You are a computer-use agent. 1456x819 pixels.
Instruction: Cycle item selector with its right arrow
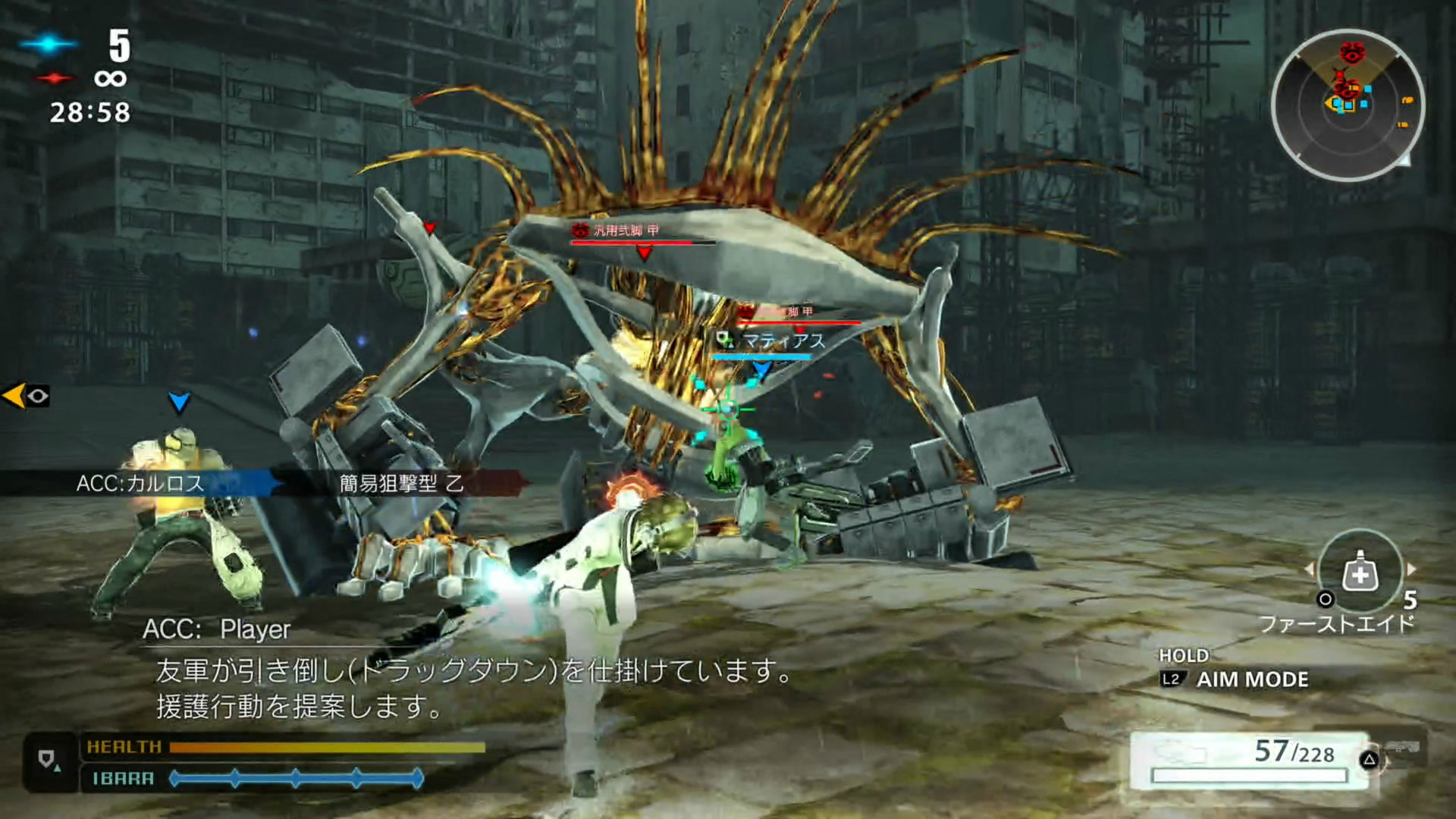[x=1411, y=569]
